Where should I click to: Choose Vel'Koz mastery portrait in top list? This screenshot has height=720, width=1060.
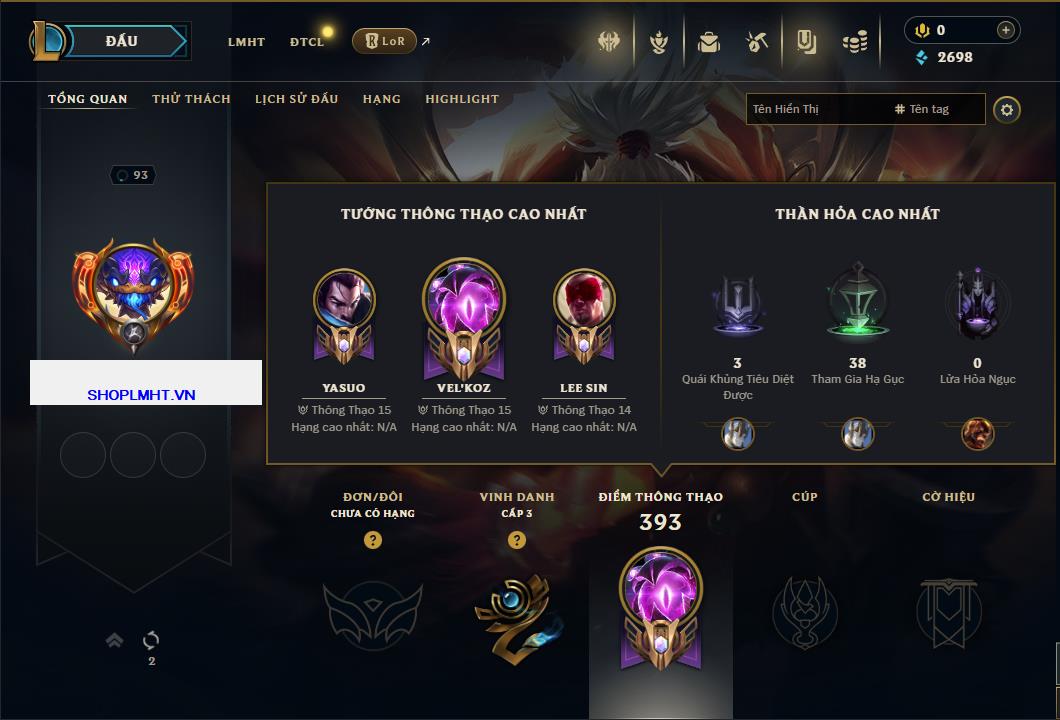[x=464, y=300]
